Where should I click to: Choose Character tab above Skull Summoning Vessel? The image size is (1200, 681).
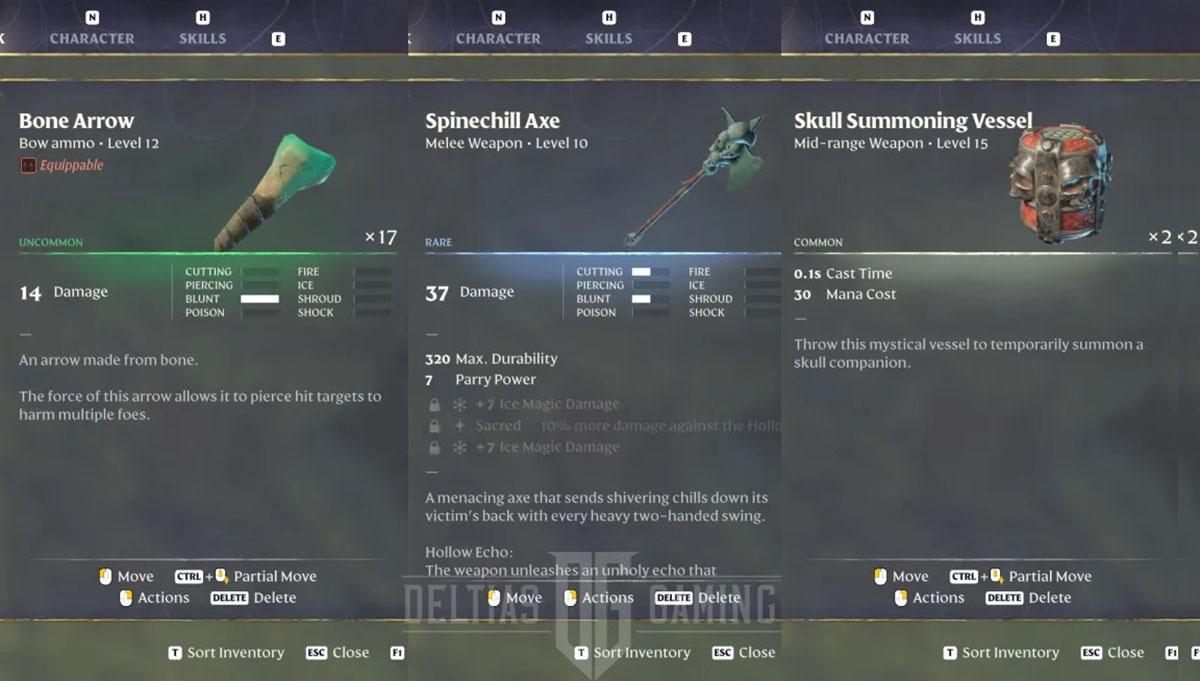(x=867, y=38)
